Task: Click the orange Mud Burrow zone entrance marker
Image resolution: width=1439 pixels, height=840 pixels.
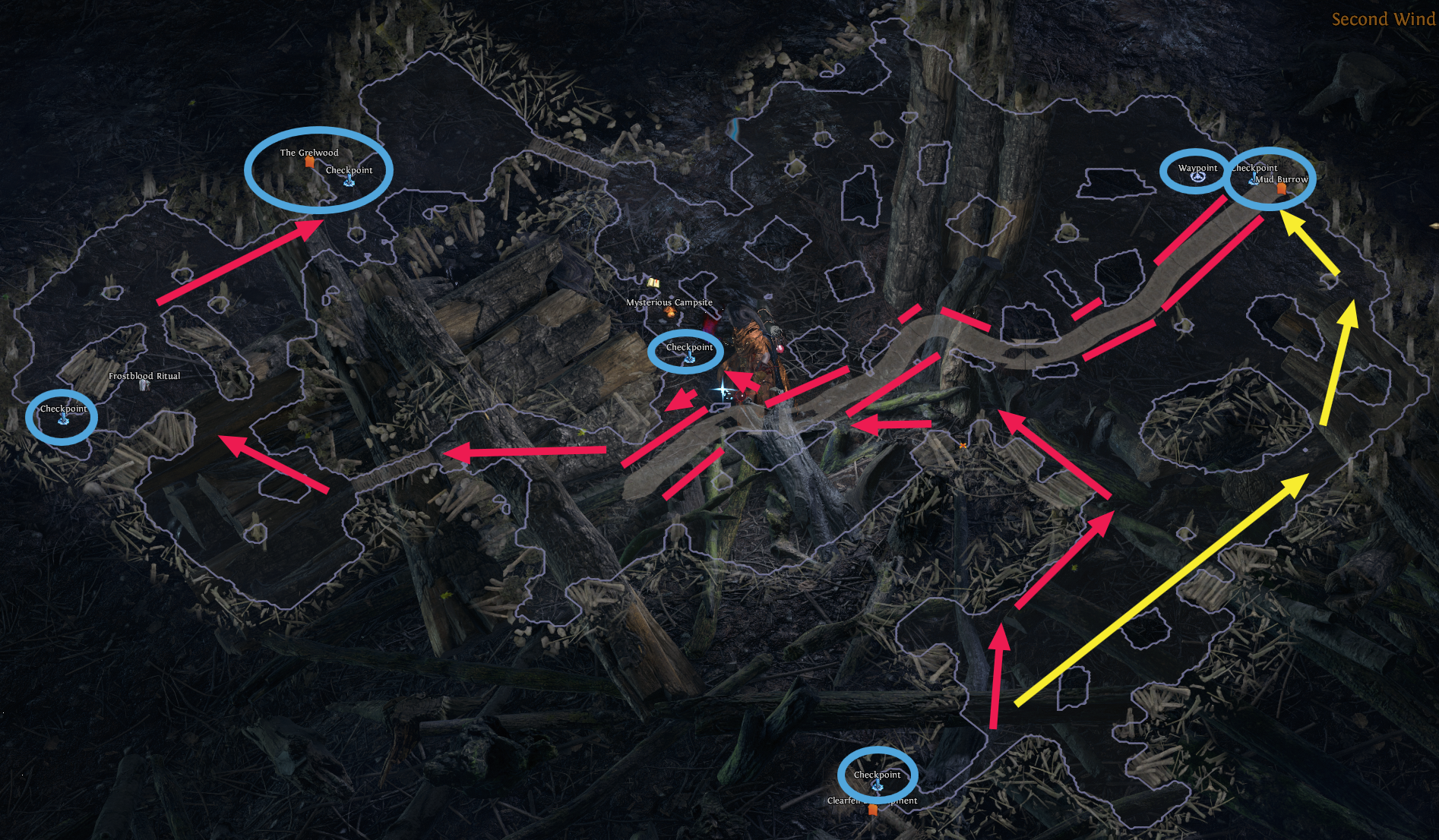Action: [1282, 190]
